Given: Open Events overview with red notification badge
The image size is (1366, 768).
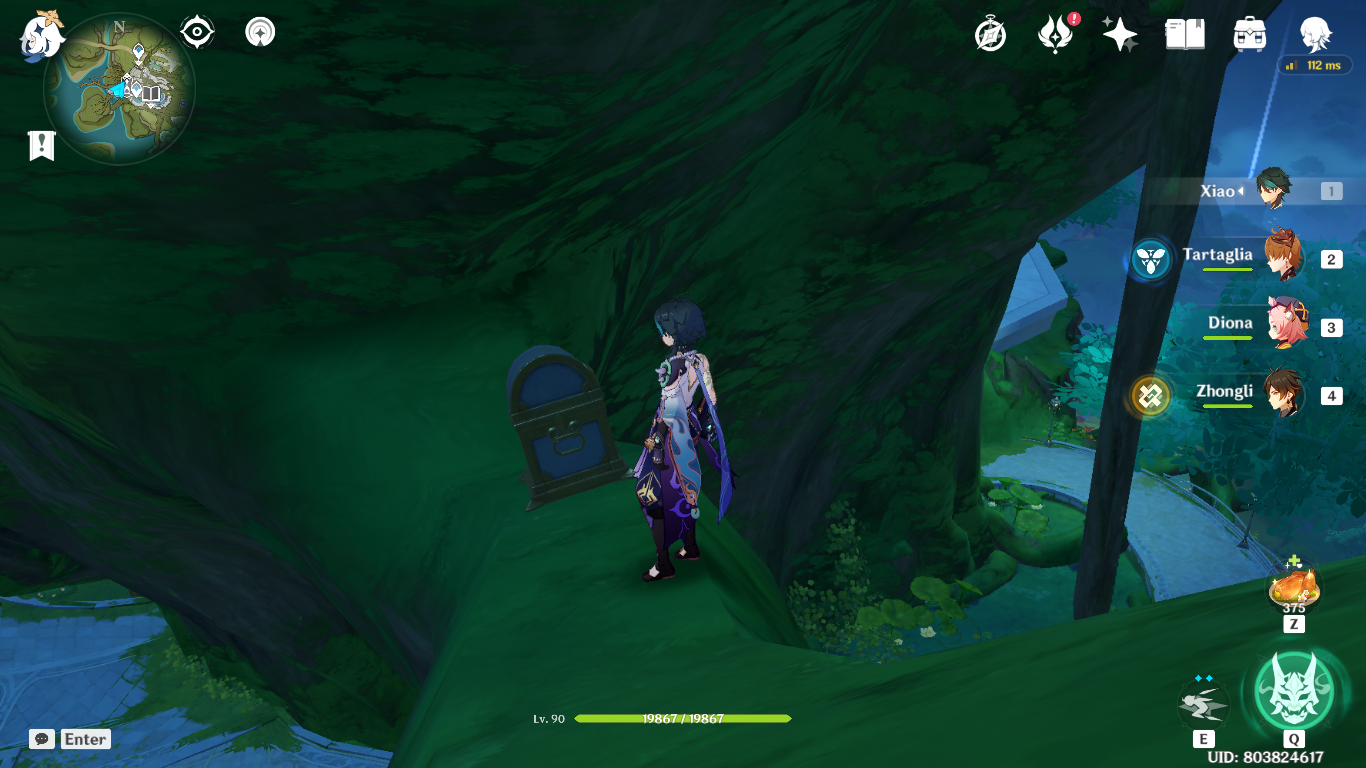Looking at the screenshot, I should (x=1055, y=34).
